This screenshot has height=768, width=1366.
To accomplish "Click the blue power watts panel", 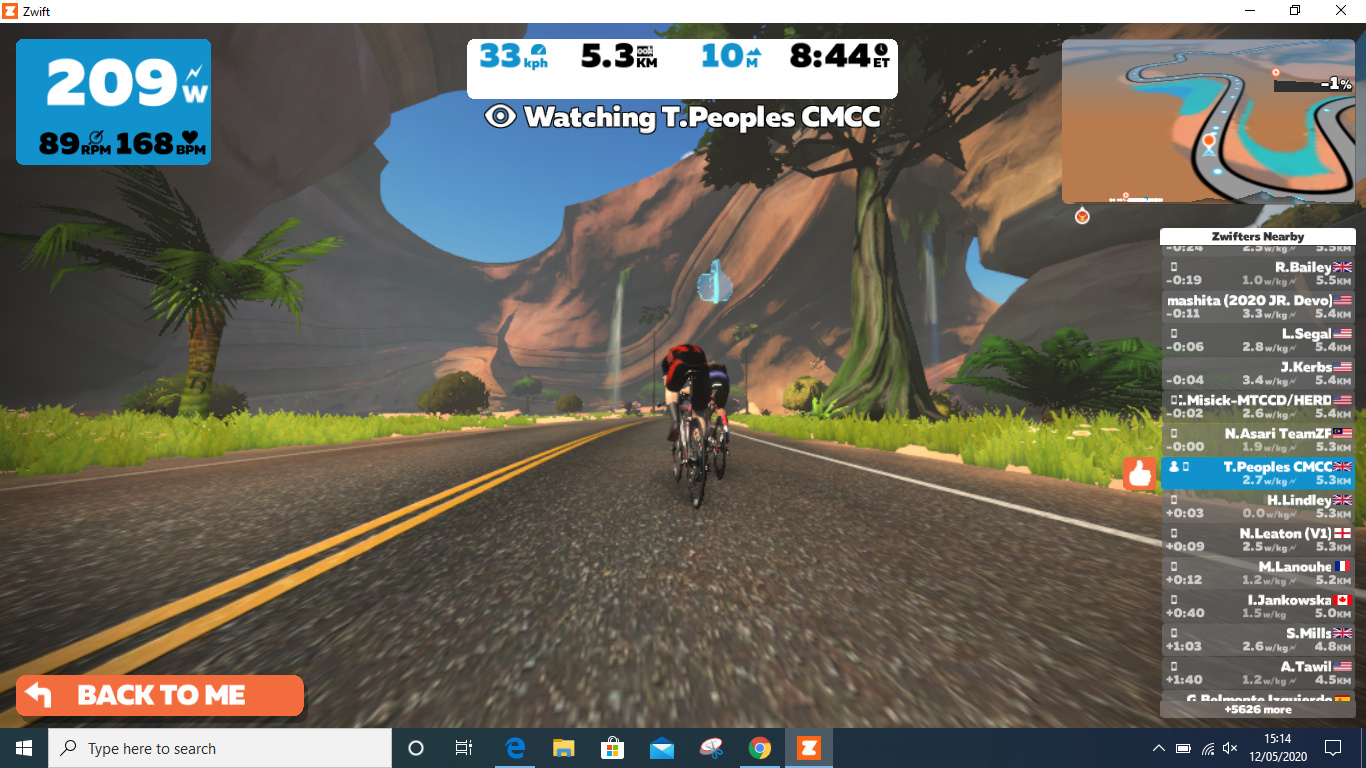I will pyautogui.click(x=113, y=102).
